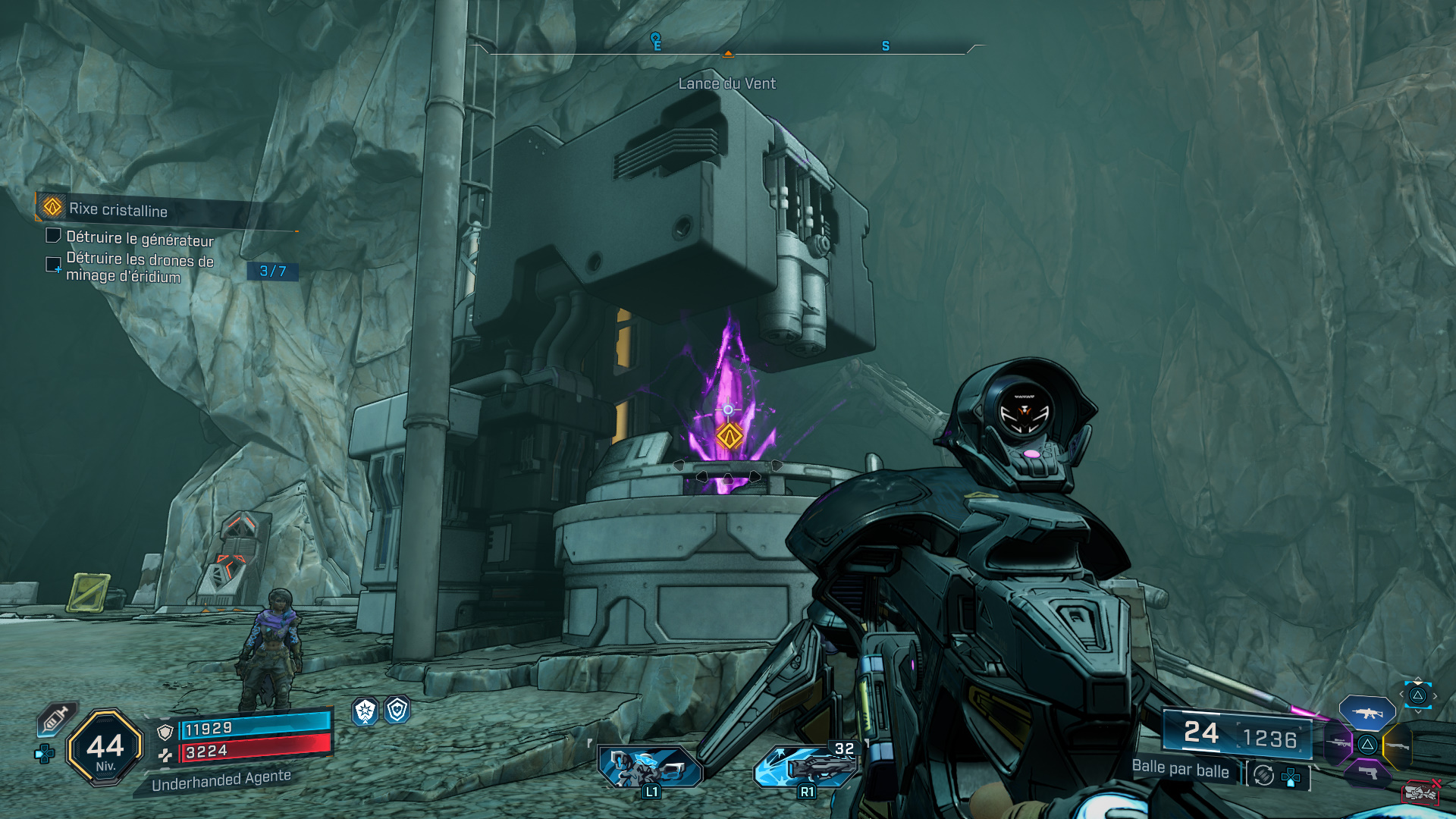
Task: Tick the eridium mining drones objective box
Action: tap(53, 265)
